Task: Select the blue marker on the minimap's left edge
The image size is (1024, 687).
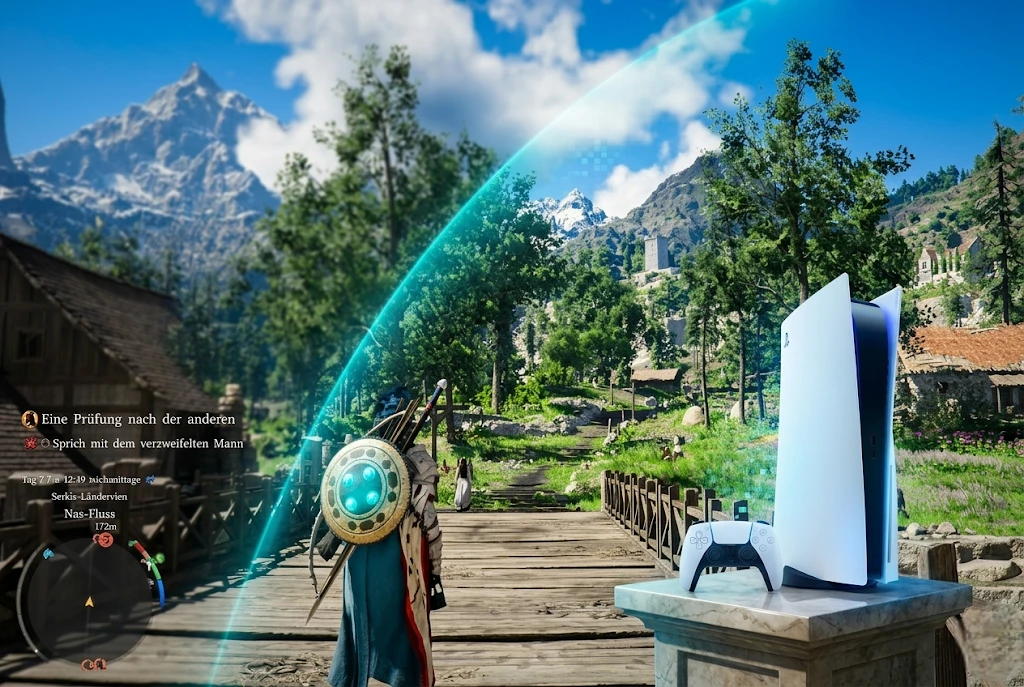Action: (x=49, y=553)
